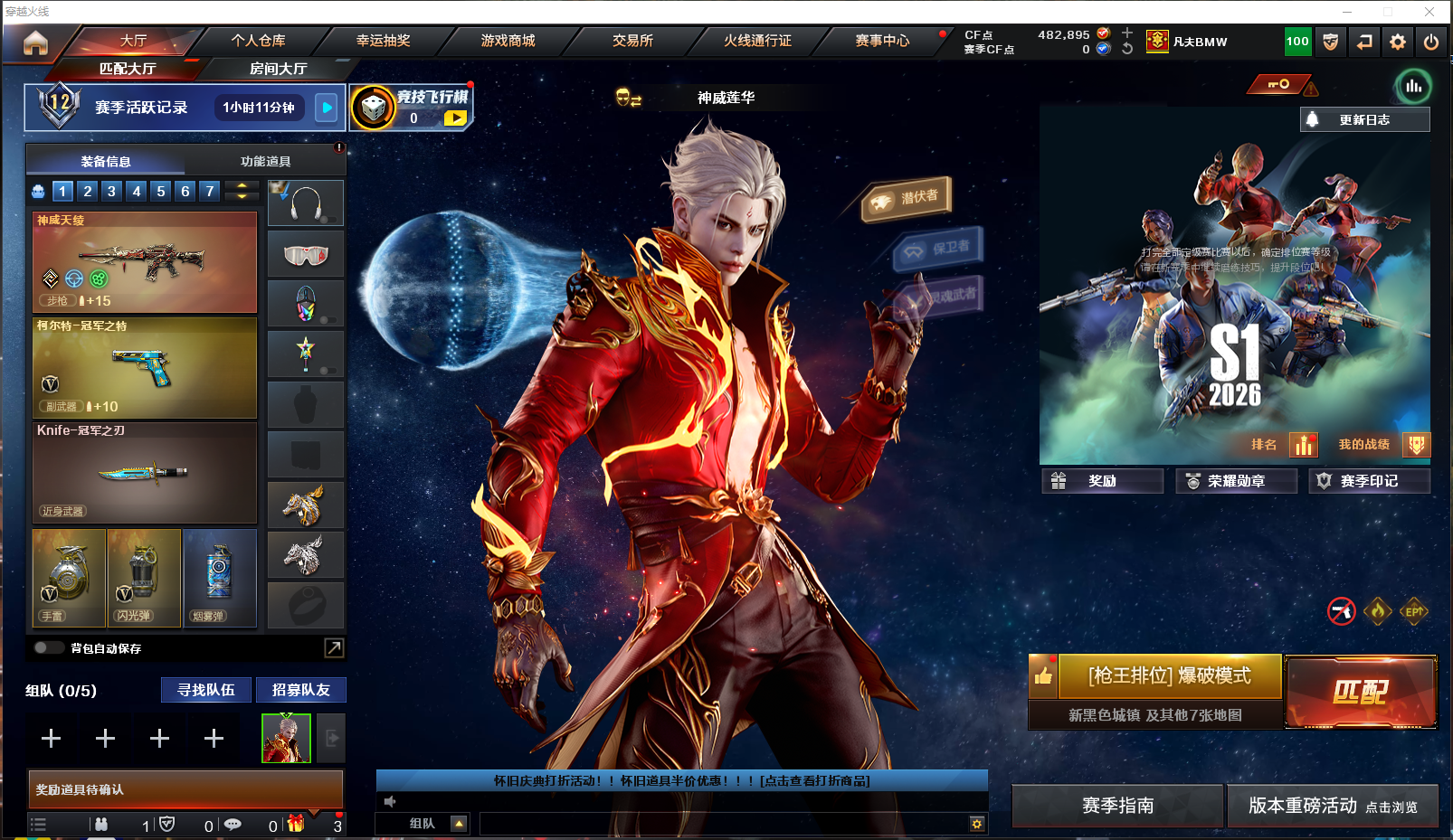This screenshot has width=1453, height=840.
Task: Select the 柯尔特-冠军之特 pistol slot
Action: (145, 367)
